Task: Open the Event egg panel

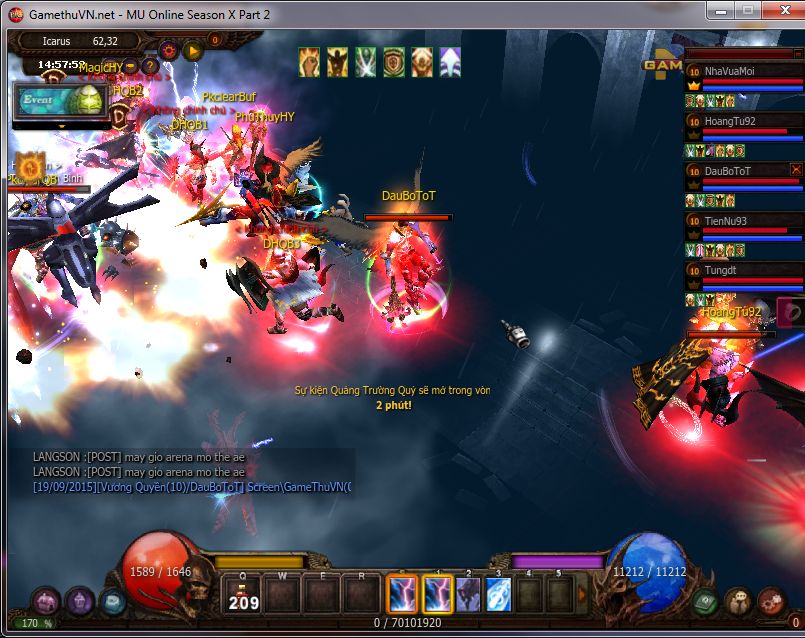Action: (62, 101)
